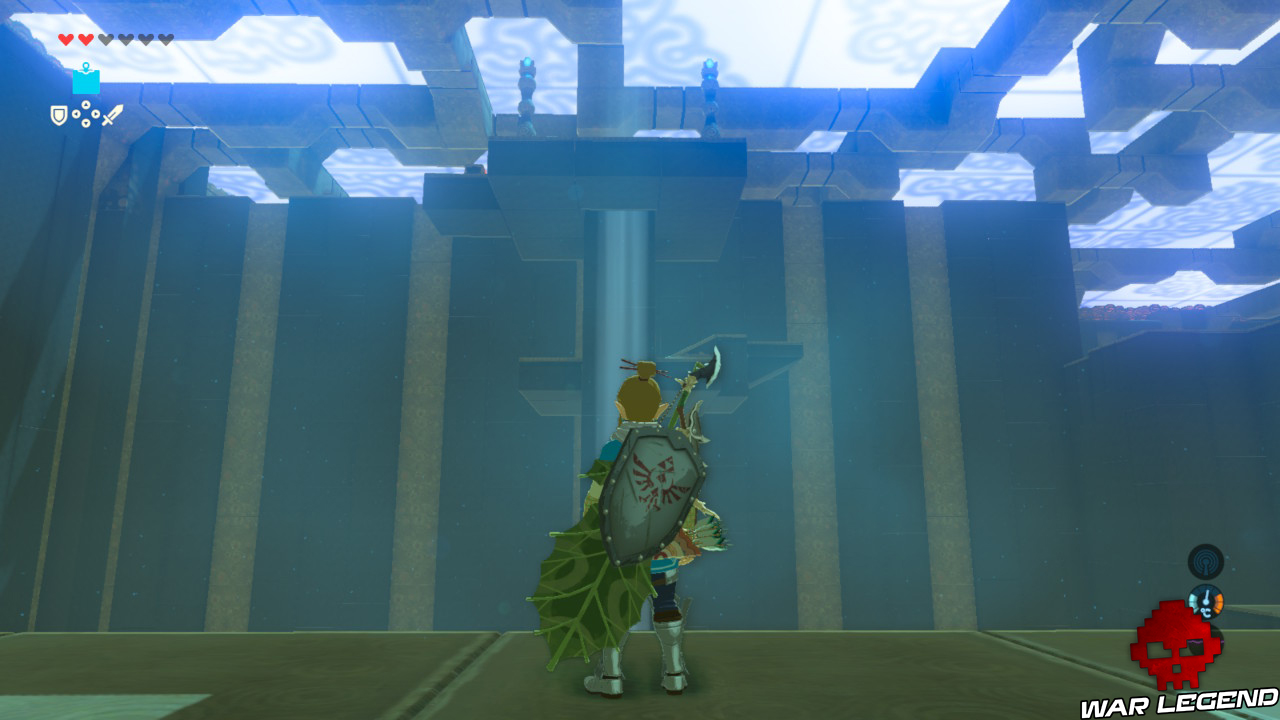Select the Sheikah Slate rune icon
The image size is (1280, 720).
click(x=86, y=82)
